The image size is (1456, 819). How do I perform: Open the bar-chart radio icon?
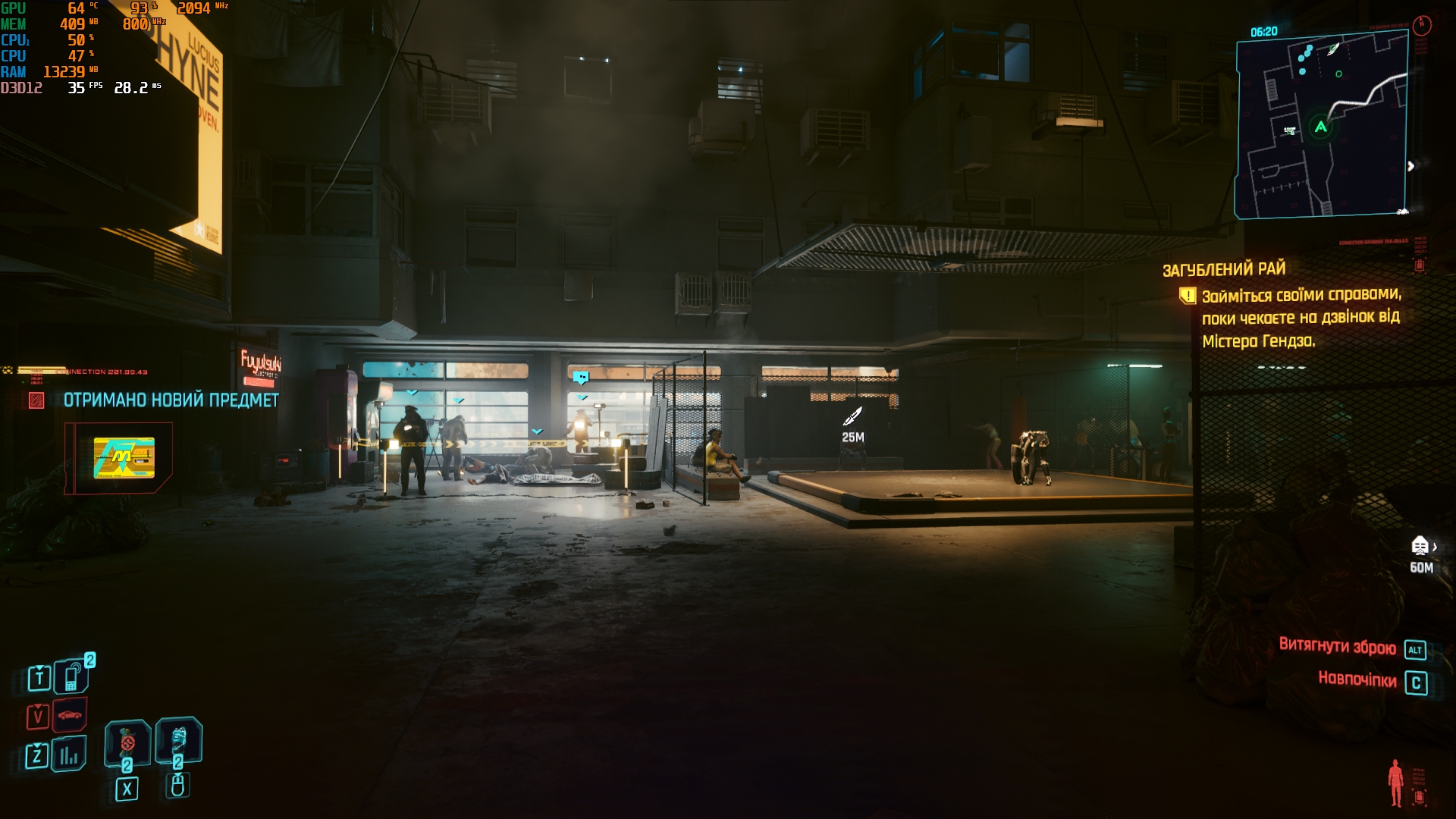tap(70, 755)
